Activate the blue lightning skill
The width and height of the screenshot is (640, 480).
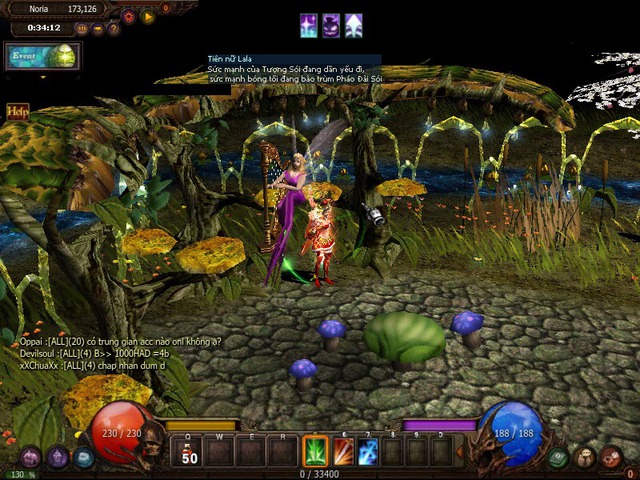tap(368, 452)
